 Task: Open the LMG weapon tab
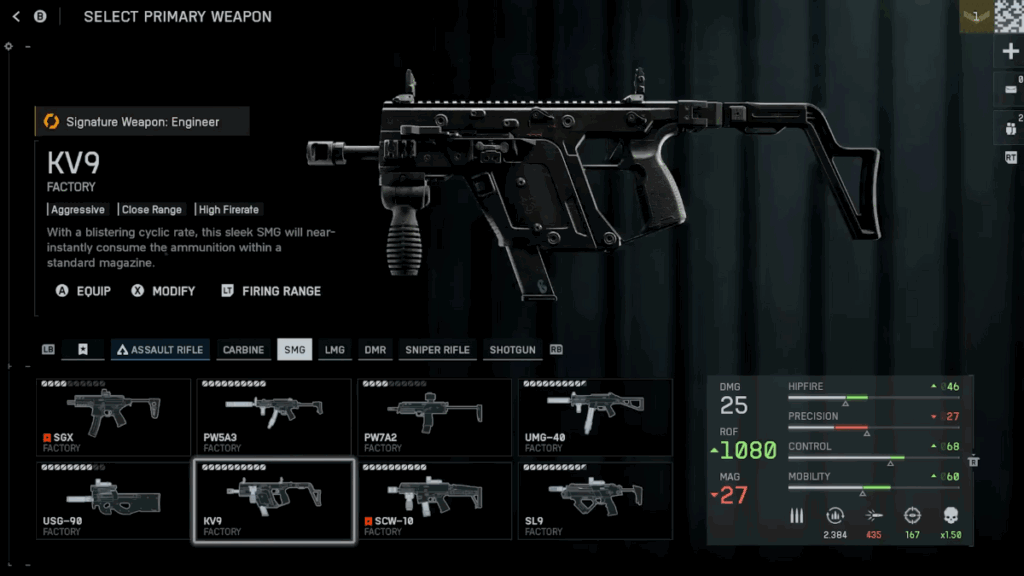(x=334, y=350)
